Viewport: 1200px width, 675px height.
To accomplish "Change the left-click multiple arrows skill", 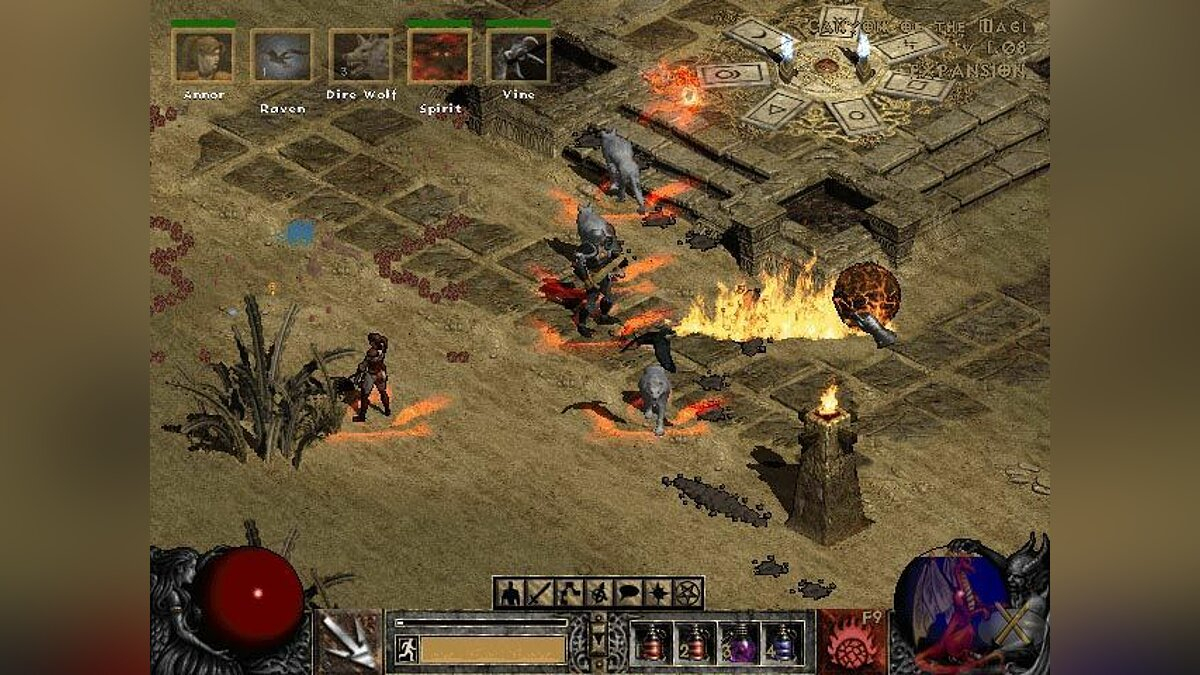I will 349,641.
